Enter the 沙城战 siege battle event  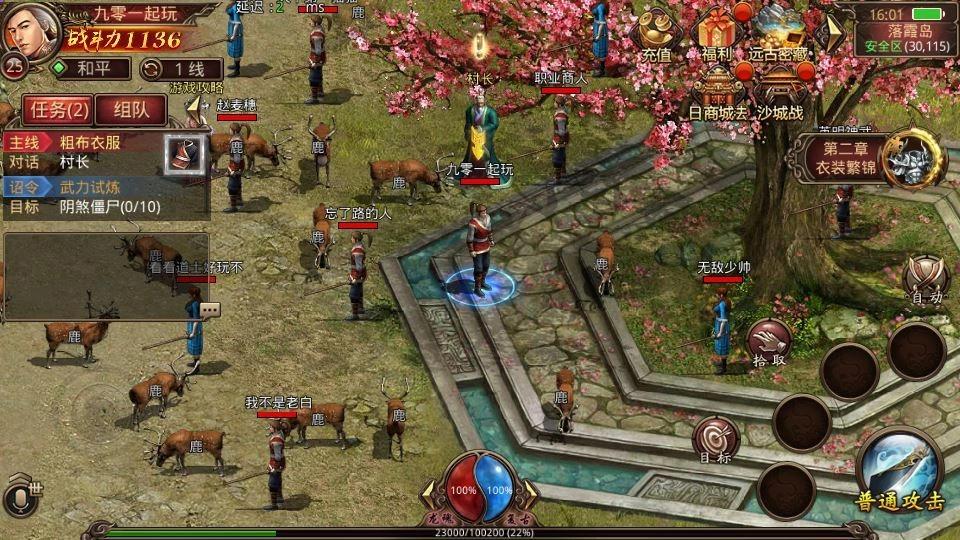[x=779, y=92]
